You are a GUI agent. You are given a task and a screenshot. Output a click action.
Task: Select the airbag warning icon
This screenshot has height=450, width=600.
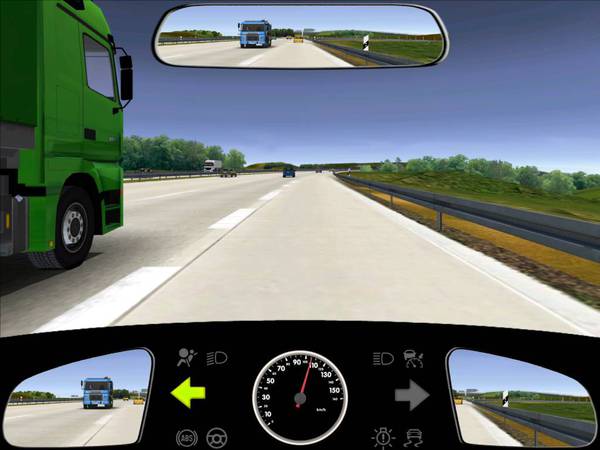pos(186,357)
